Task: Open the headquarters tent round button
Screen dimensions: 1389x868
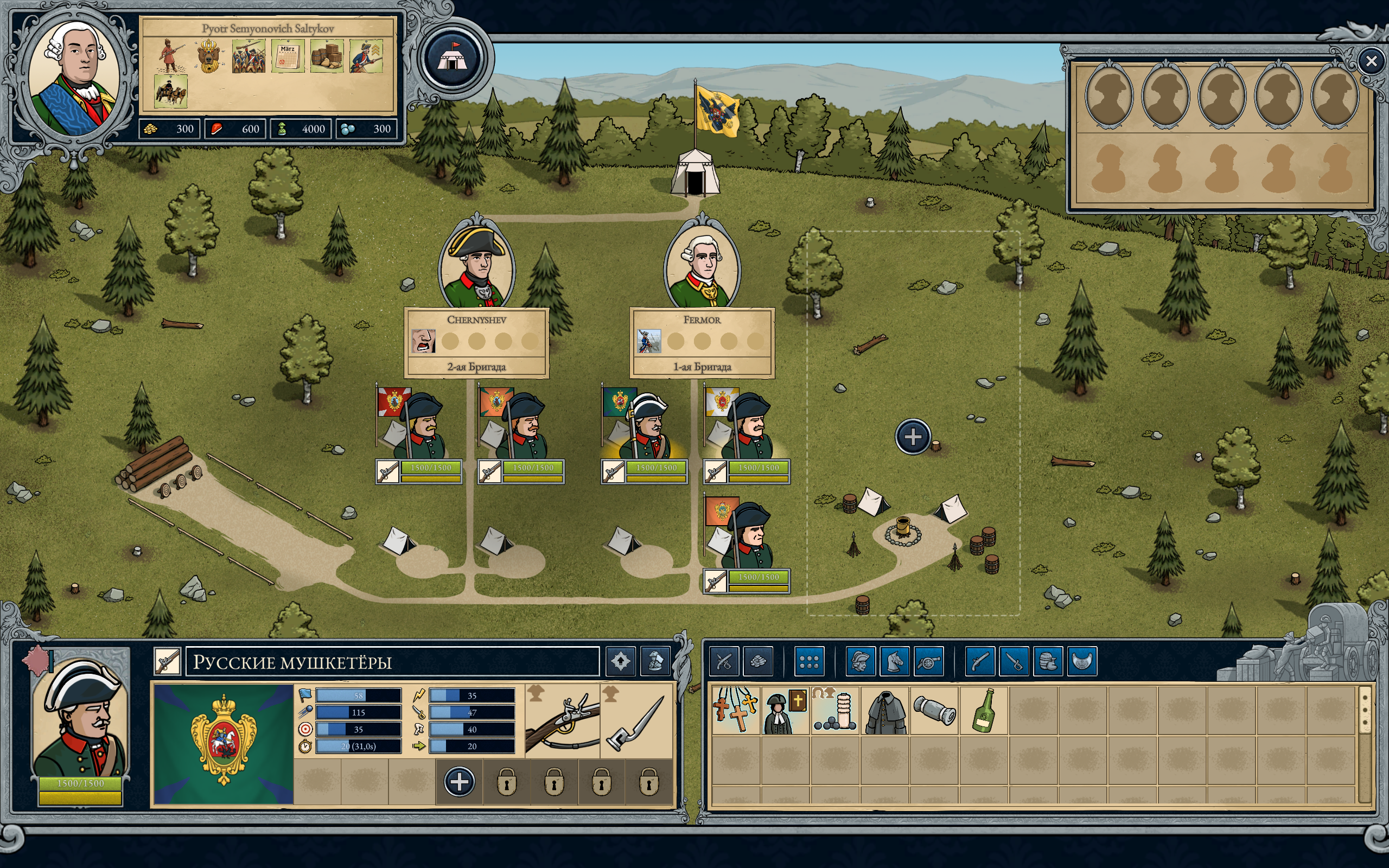Action: [x=453, y=58]
